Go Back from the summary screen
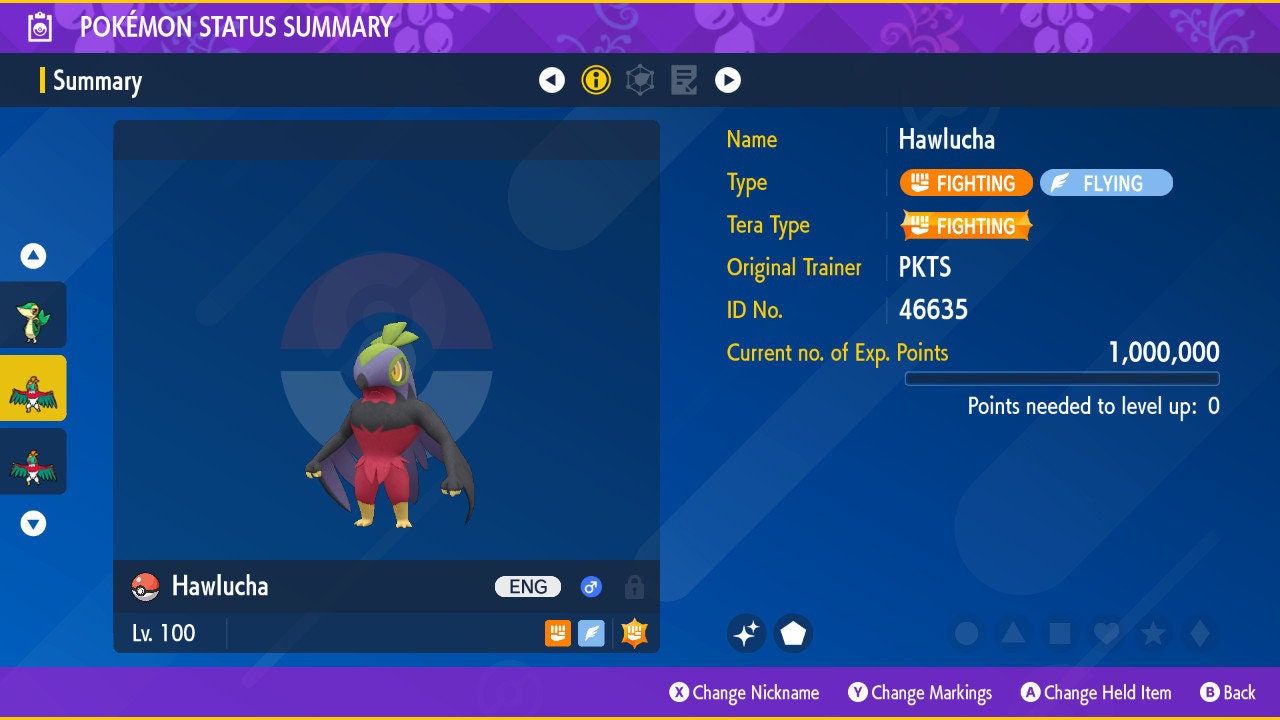The height and width of the screenshot is (720, 1280). (x=1228, y=692)
